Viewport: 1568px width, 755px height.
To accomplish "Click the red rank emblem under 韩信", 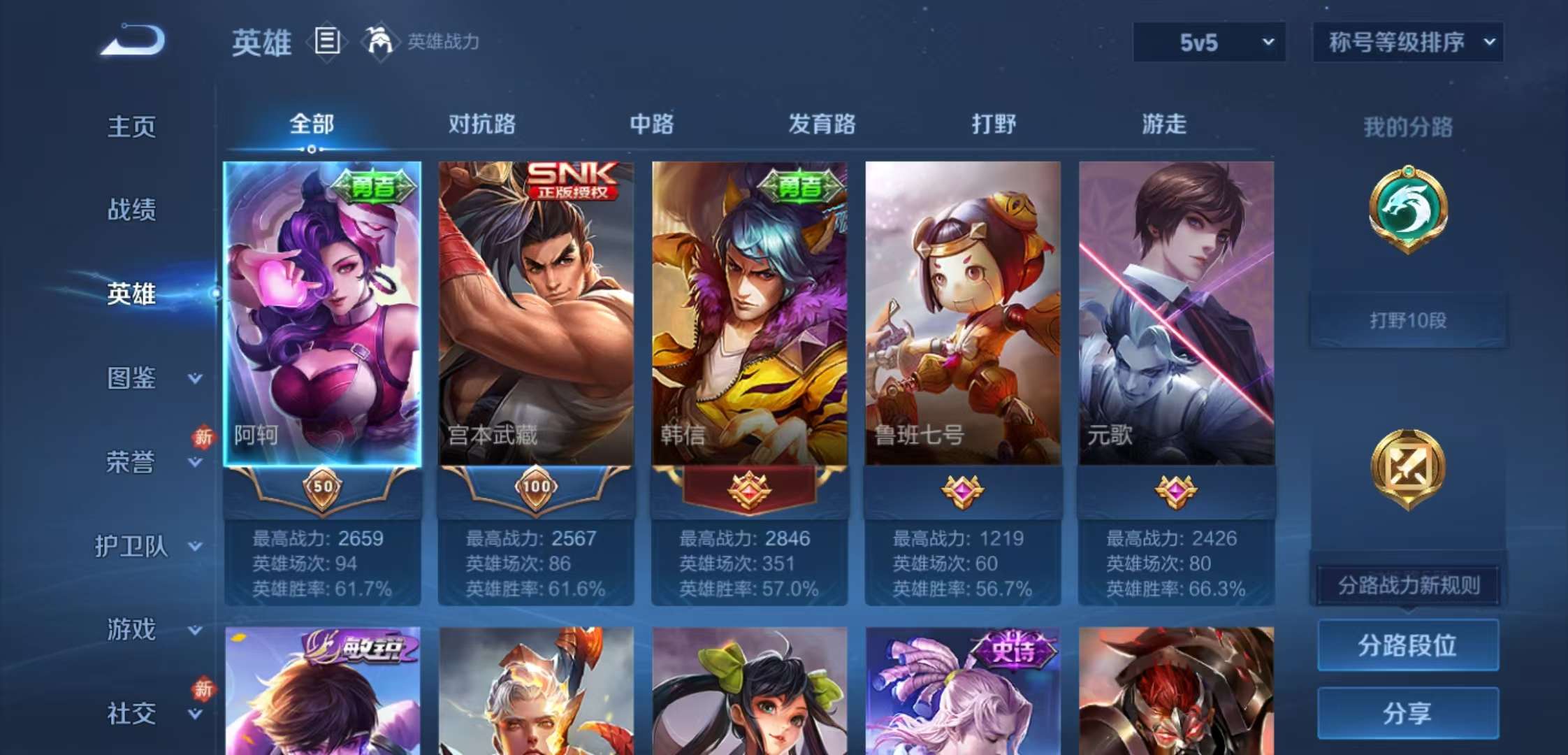I will point(748,491).
